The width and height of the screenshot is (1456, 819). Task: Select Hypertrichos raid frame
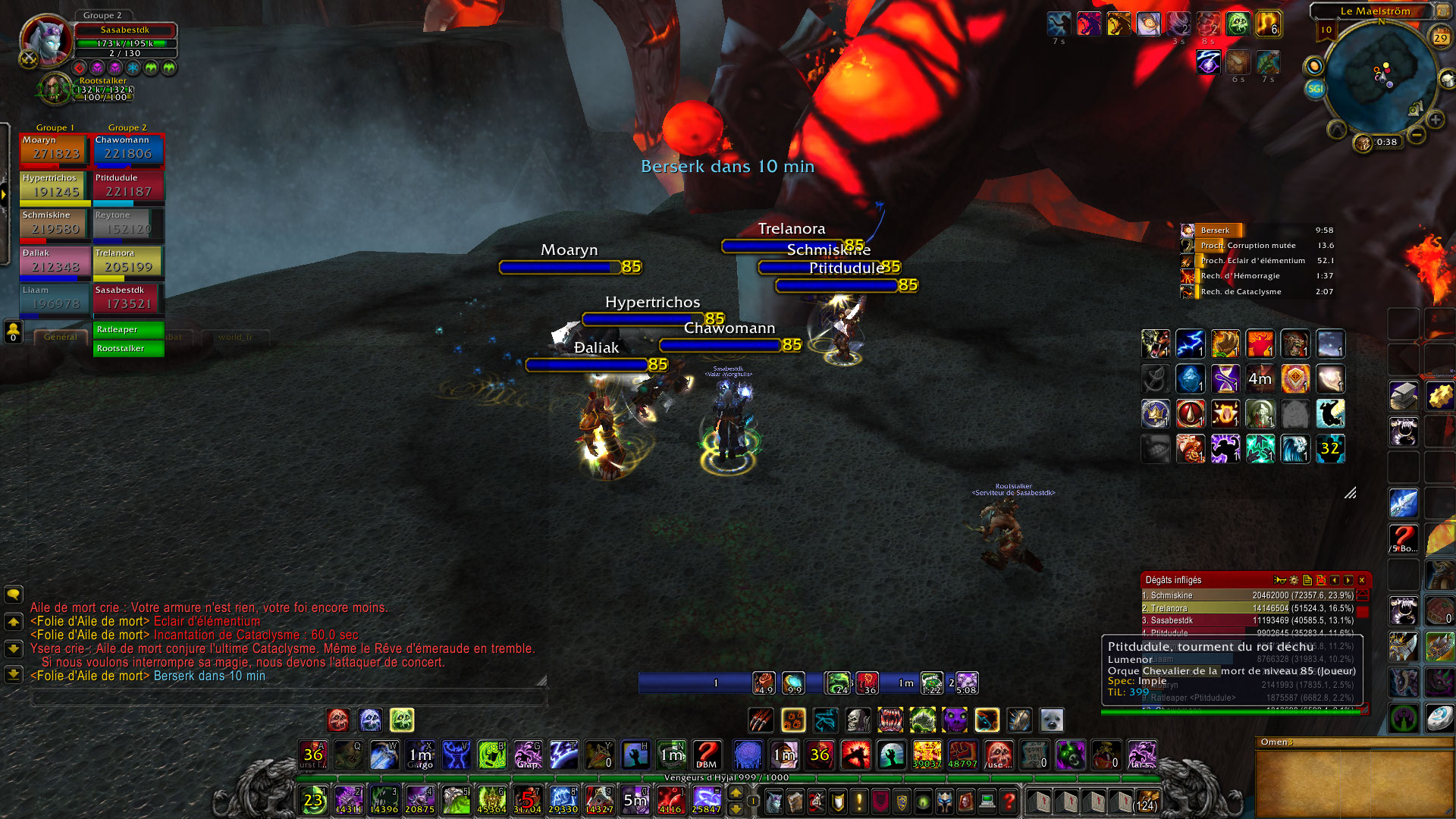coord(54,187)
